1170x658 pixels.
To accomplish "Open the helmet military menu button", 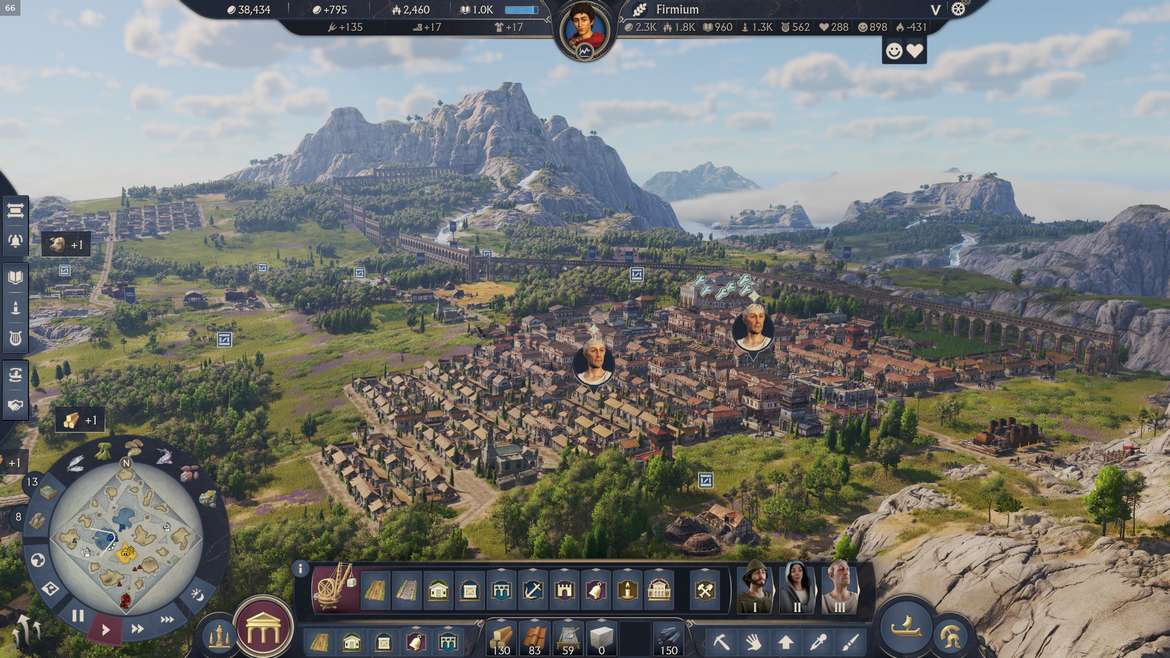I will (x=951, y=635).
